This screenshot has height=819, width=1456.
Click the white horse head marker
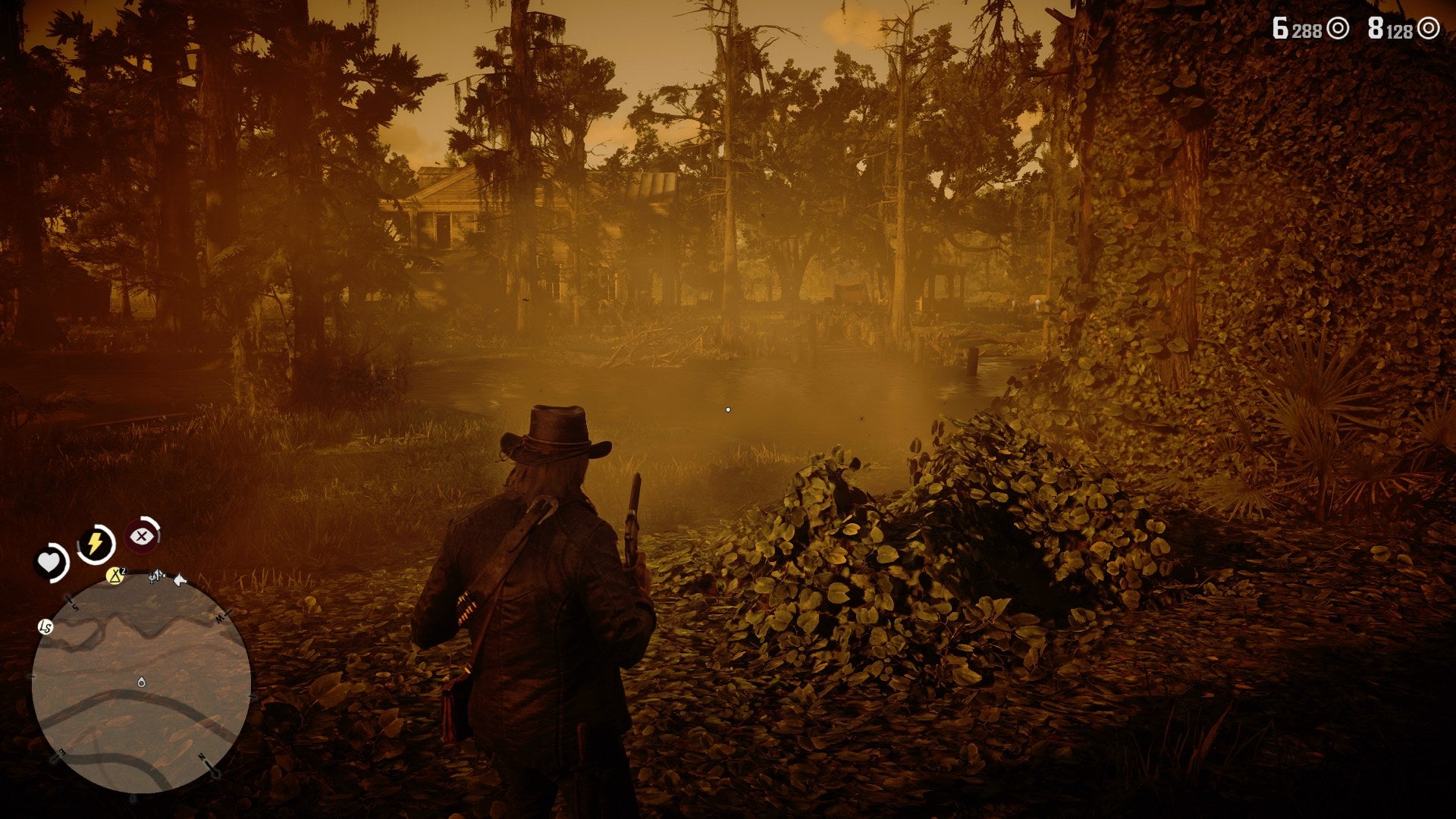tap(180, 580)
